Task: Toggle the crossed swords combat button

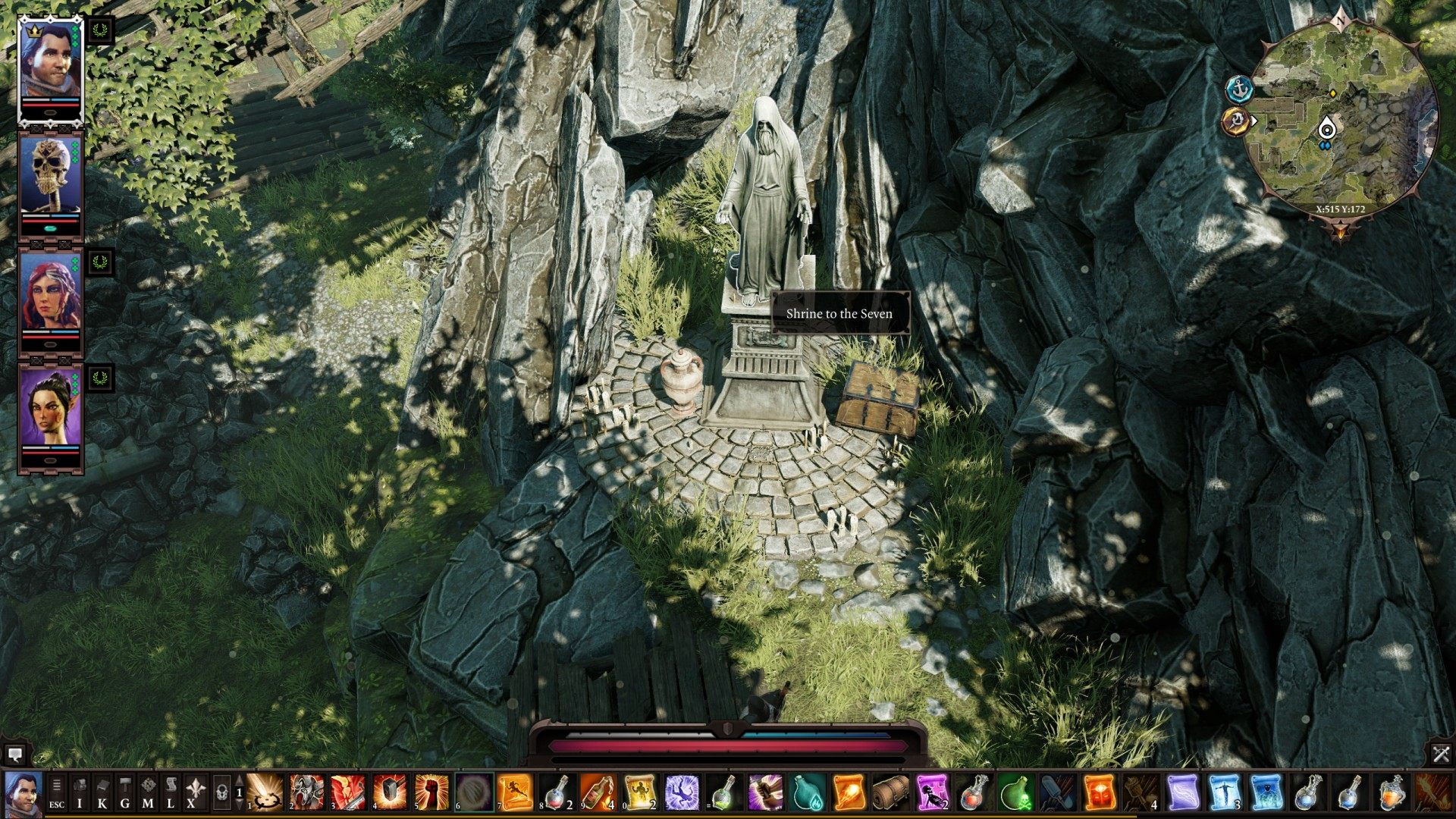Action: (1441, 755)
